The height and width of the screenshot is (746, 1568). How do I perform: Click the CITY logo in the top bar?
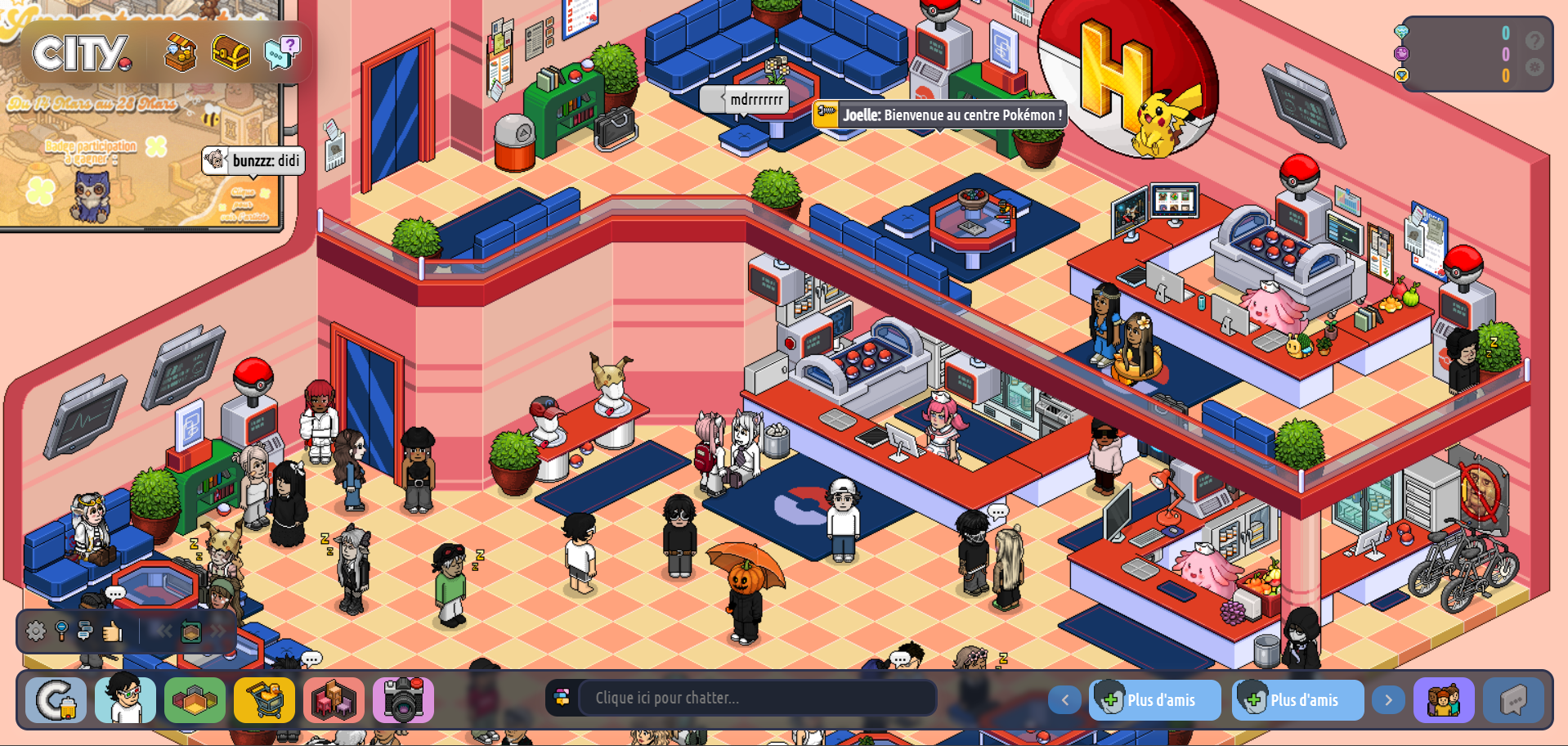(x=82, y=53)
